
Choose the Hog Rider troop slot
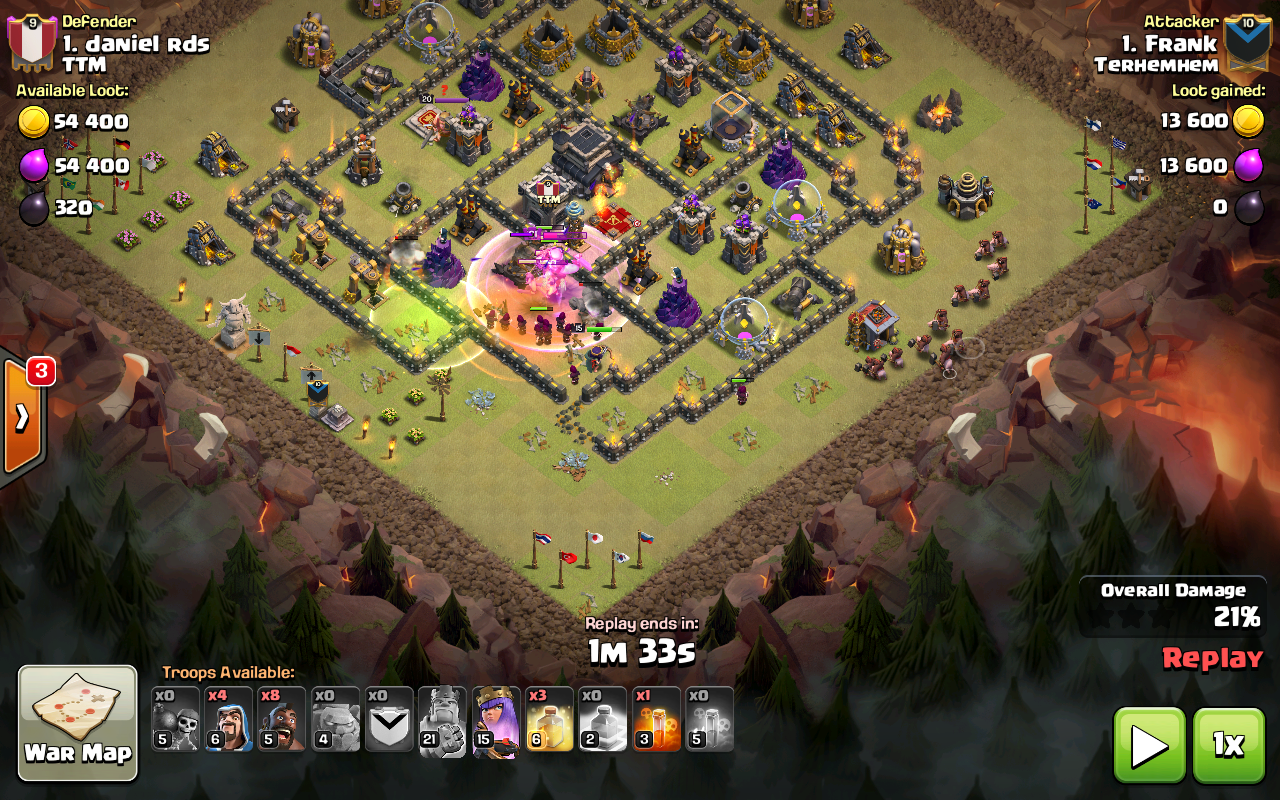pyautogui.click(x=282, y=719)
